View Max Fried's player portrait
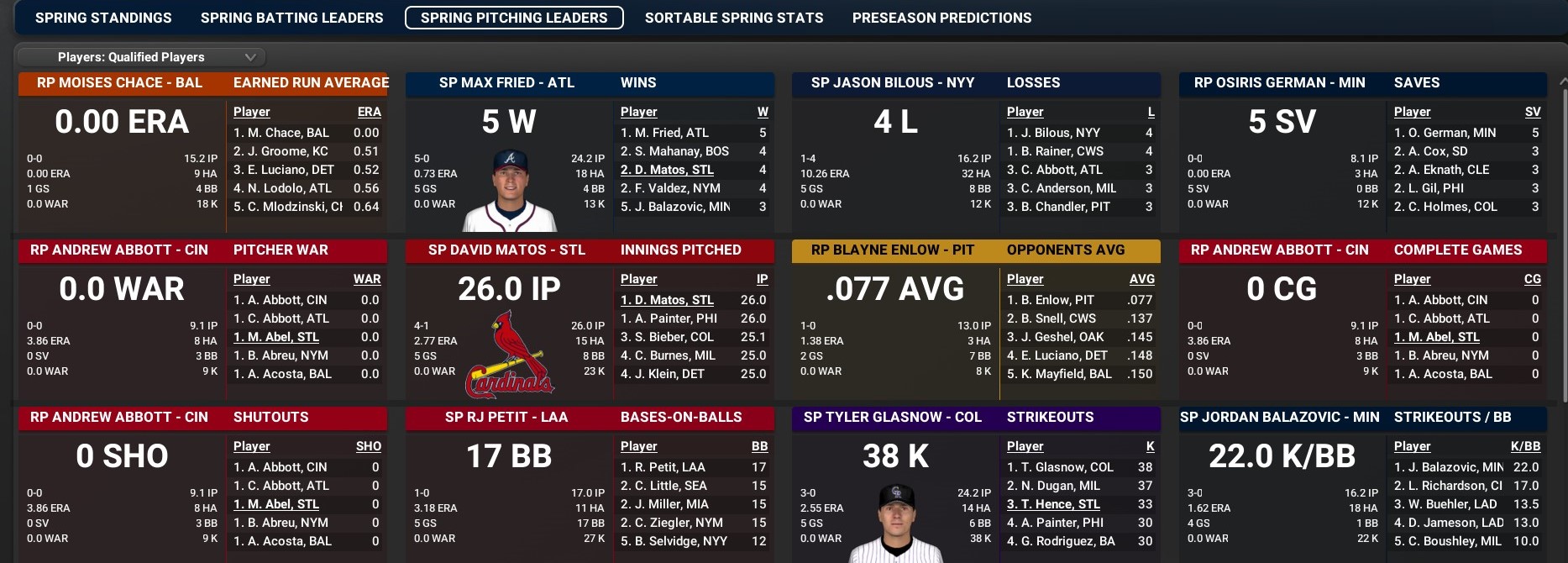Screen dimensions: 1568x563 tap(510, 191)
